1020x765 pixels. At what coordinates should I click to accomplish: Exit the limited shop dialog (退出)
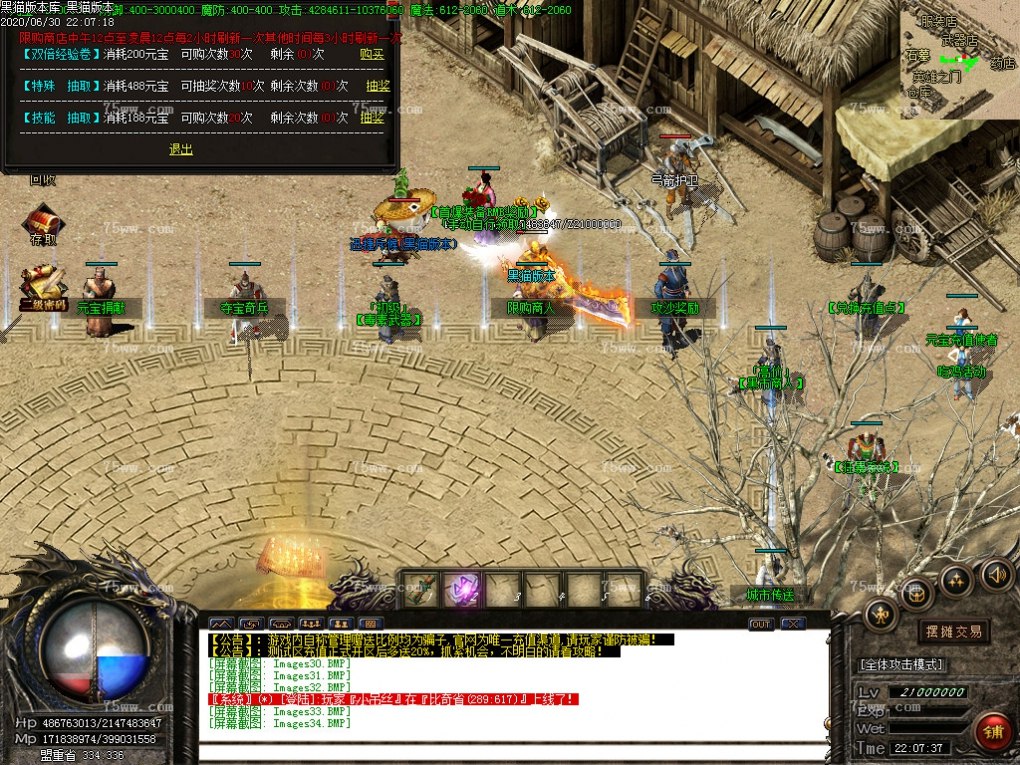(x=181, y=149)
